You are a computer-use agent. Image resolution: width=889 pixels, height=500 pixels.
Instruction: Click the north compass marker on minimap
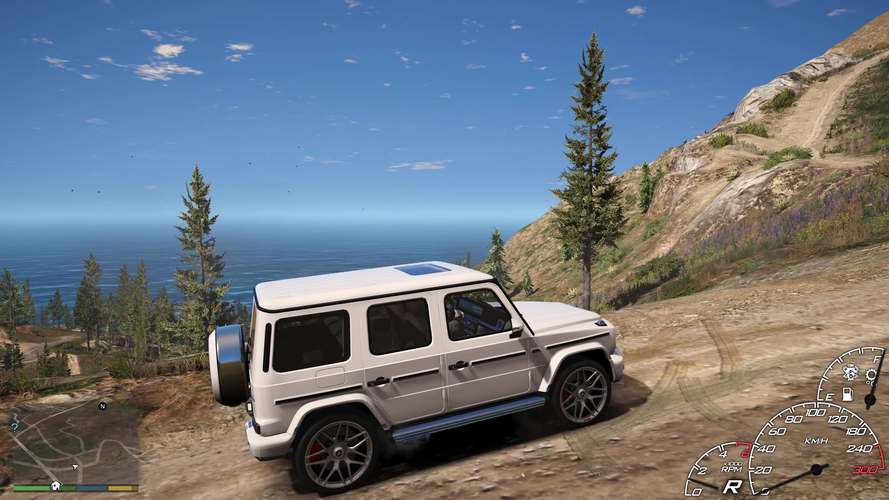click(x=102, y=406)
